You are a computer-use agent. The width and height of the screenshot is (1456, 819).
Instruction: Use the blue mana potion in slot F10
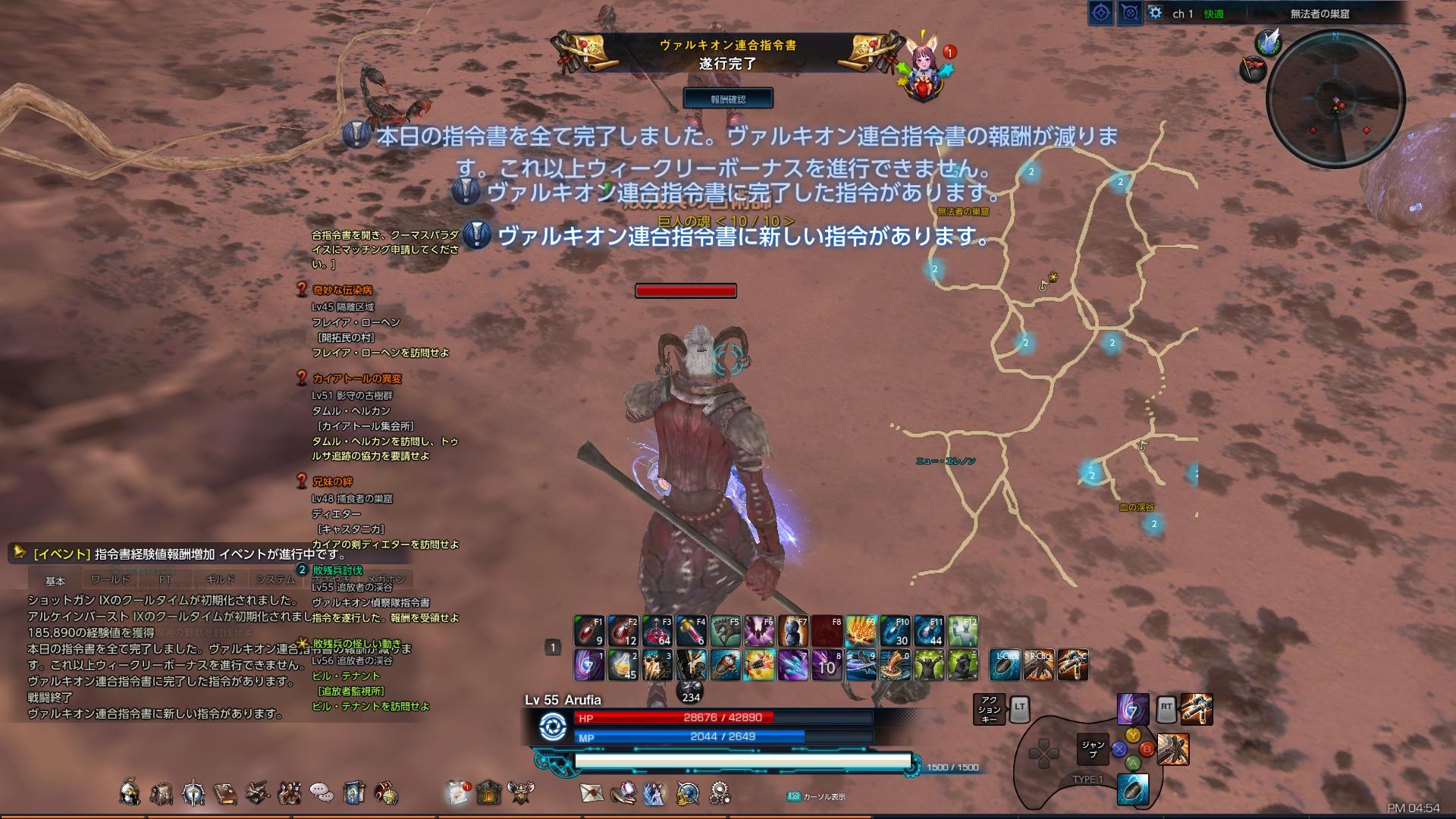coord(896,631)
